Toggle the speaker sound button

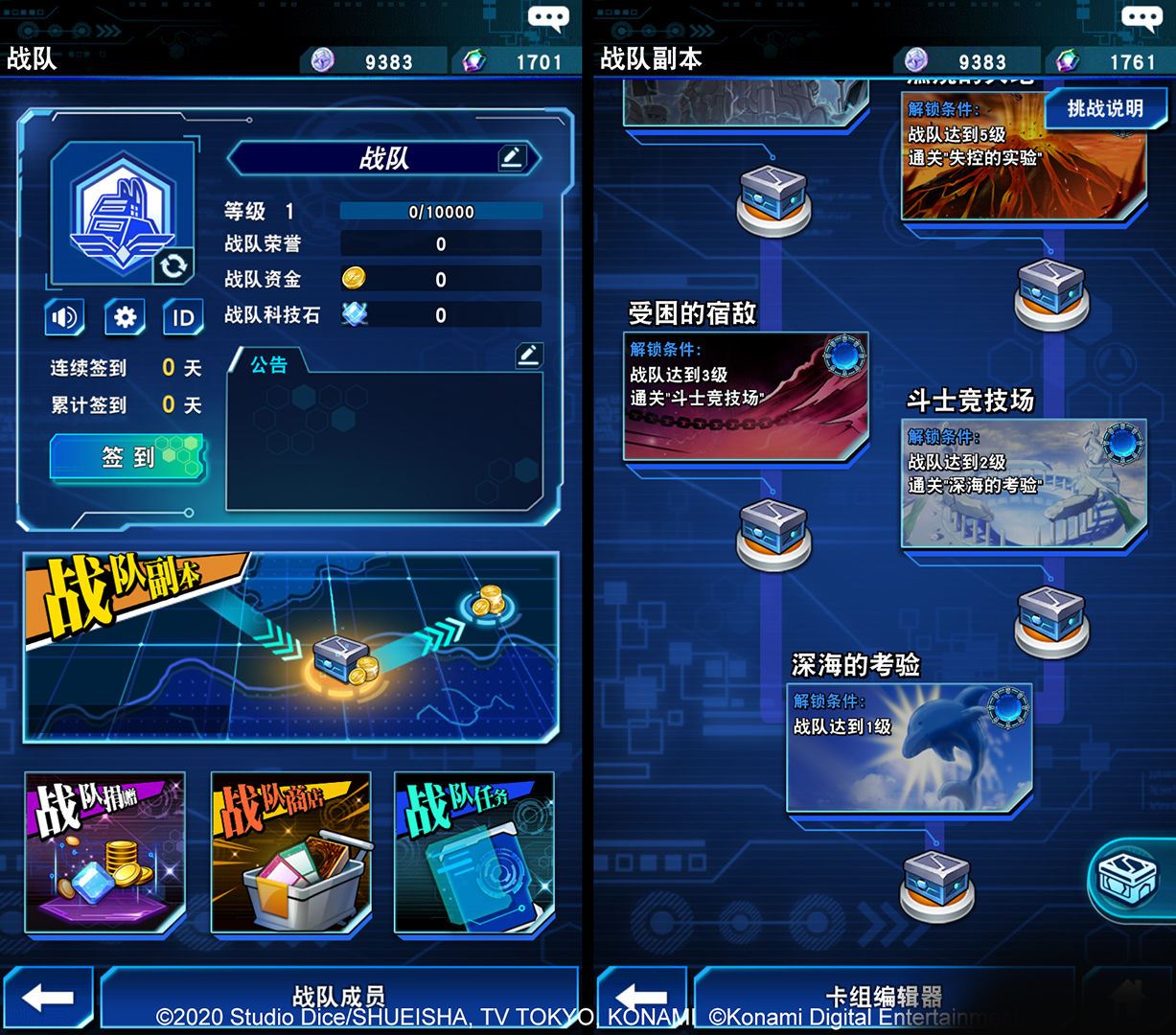(65, 317)
